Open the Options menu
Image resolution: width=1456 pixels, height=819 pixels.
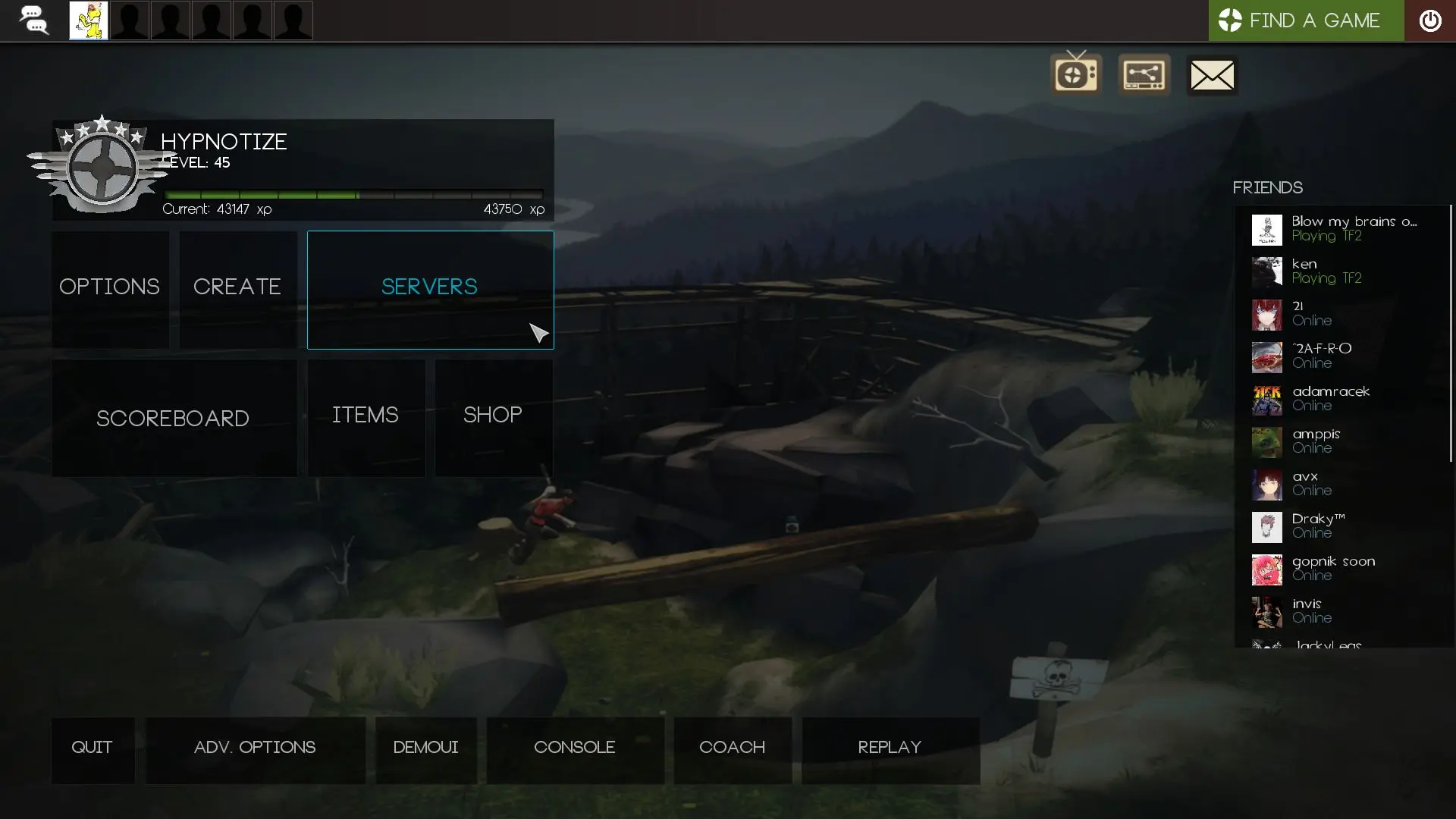click(110, 289)
